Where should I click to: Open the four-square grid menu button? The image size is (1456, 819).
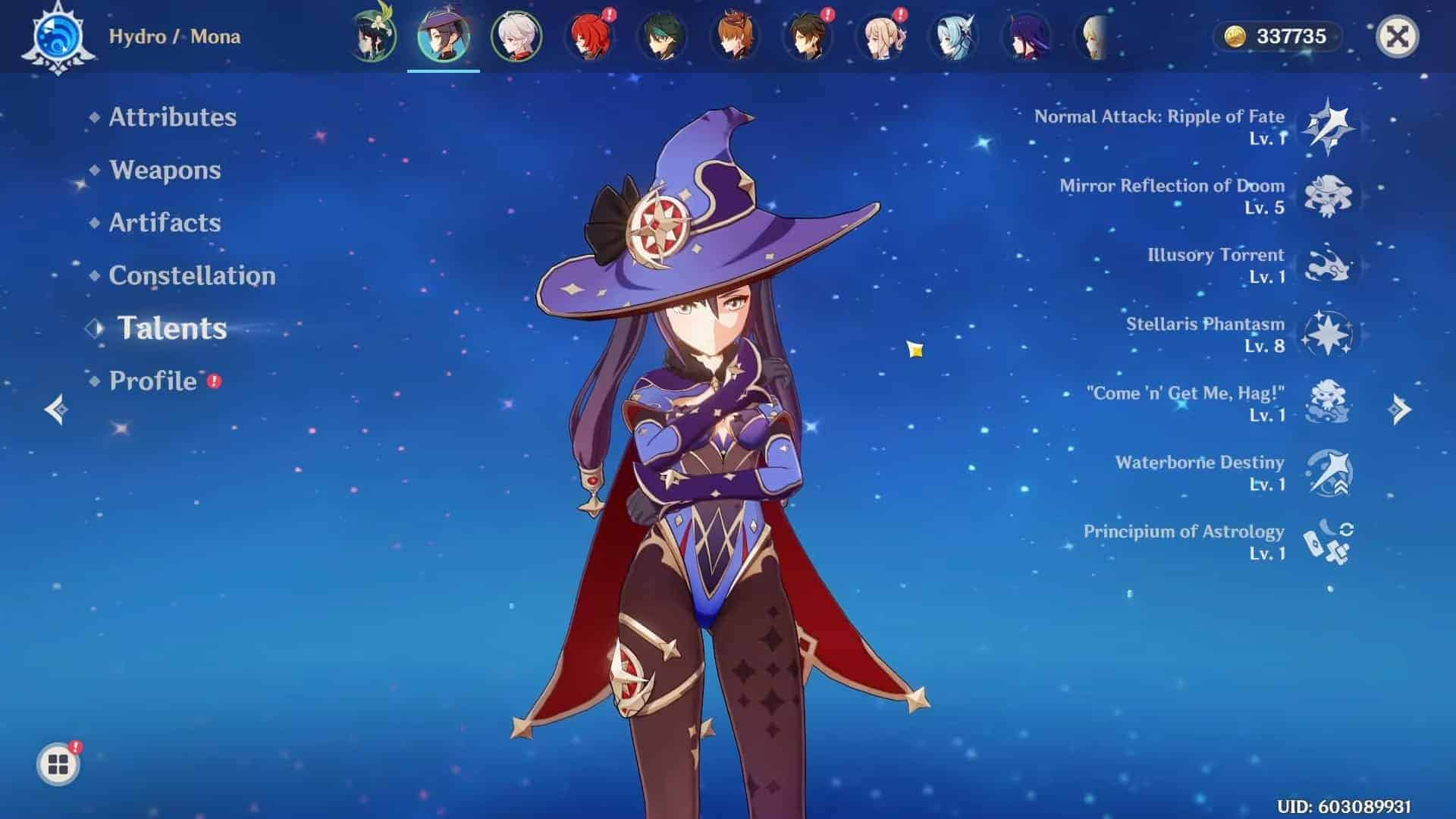58,764
